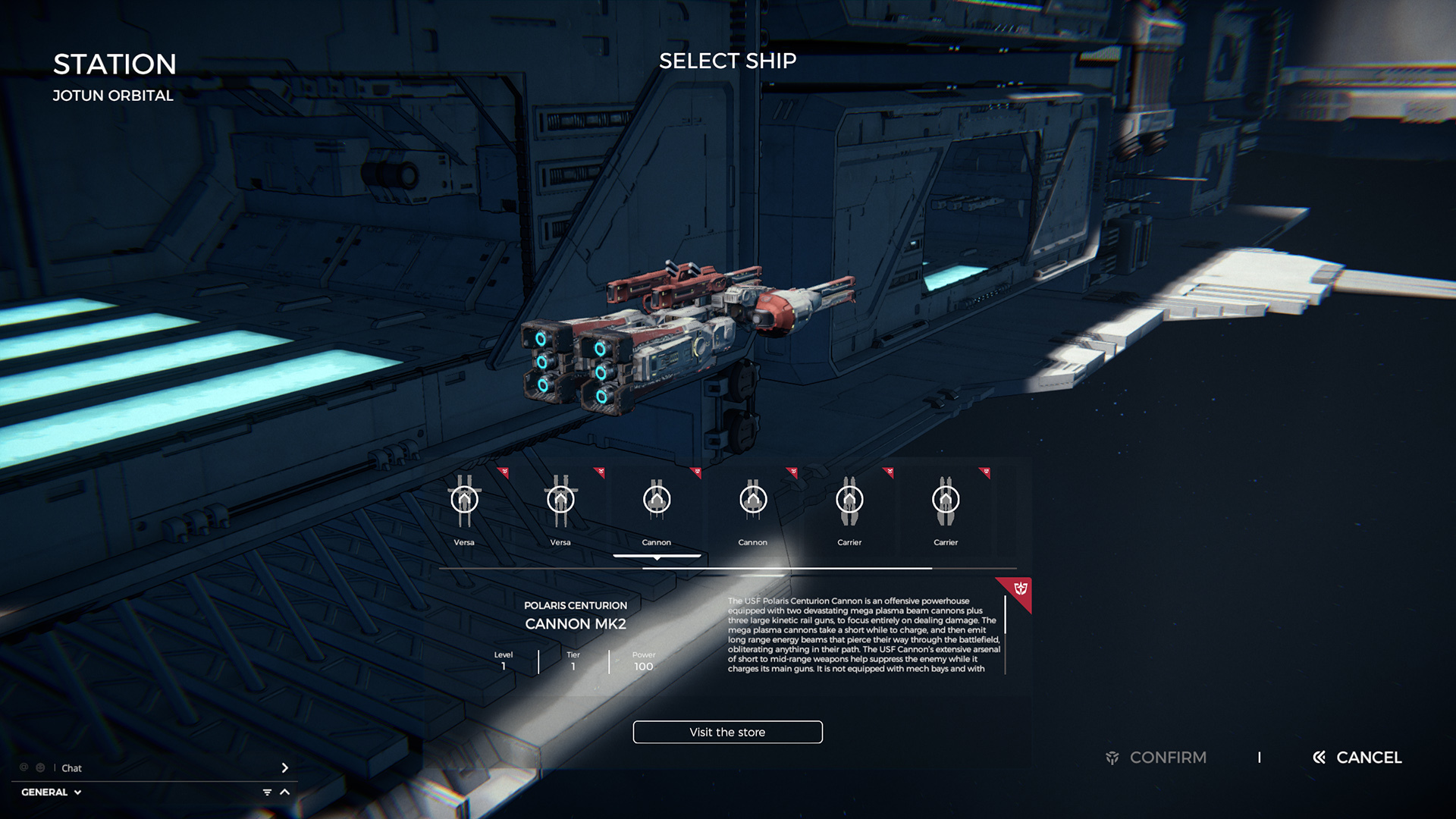Open the emoji picker in chat
The image size is (1456, 819).
(x=40, y=768)
